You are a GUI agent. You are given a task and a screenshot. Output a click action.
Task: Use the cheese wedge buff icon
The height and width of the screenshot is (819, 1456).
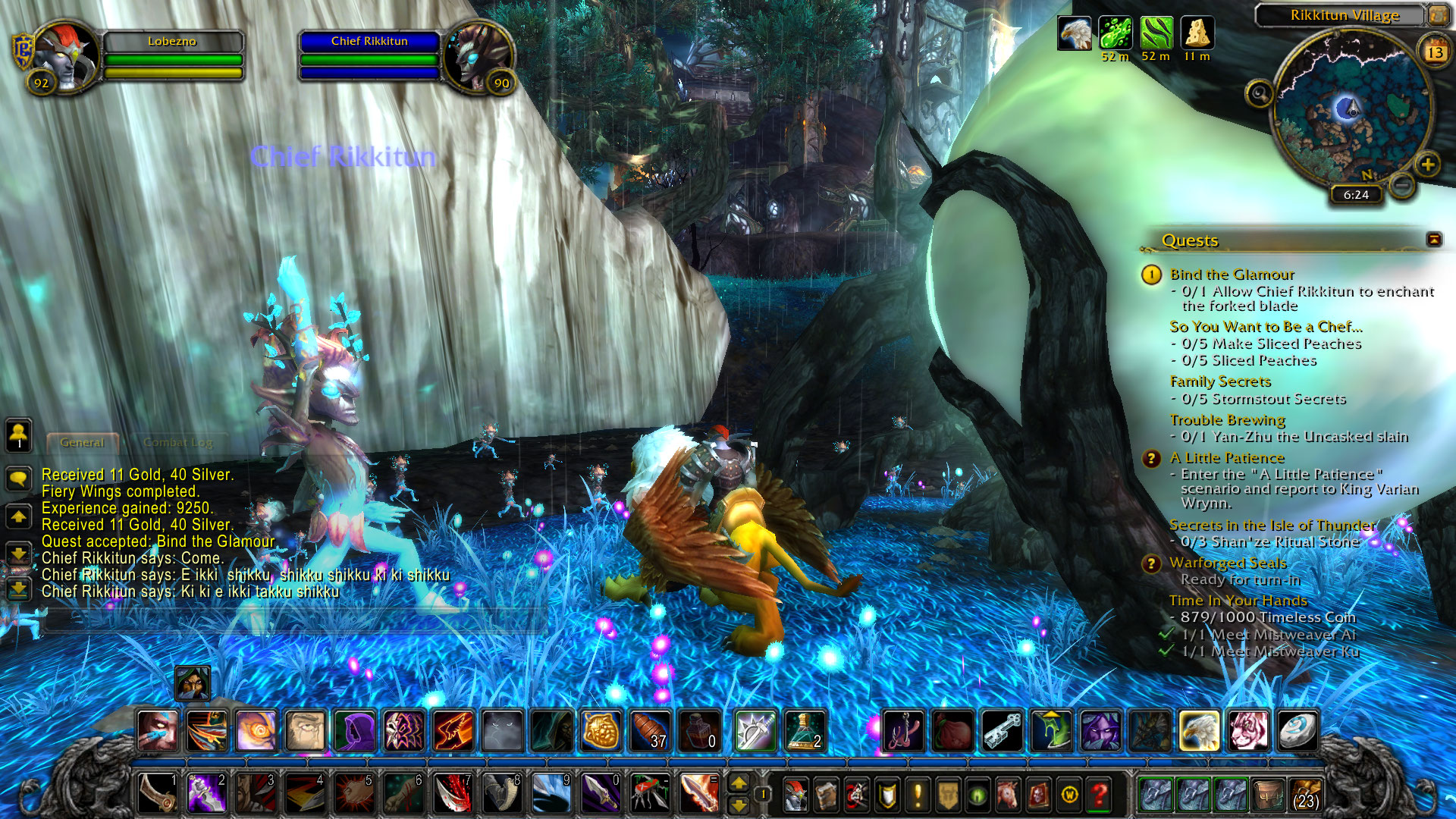[1197, 33]
